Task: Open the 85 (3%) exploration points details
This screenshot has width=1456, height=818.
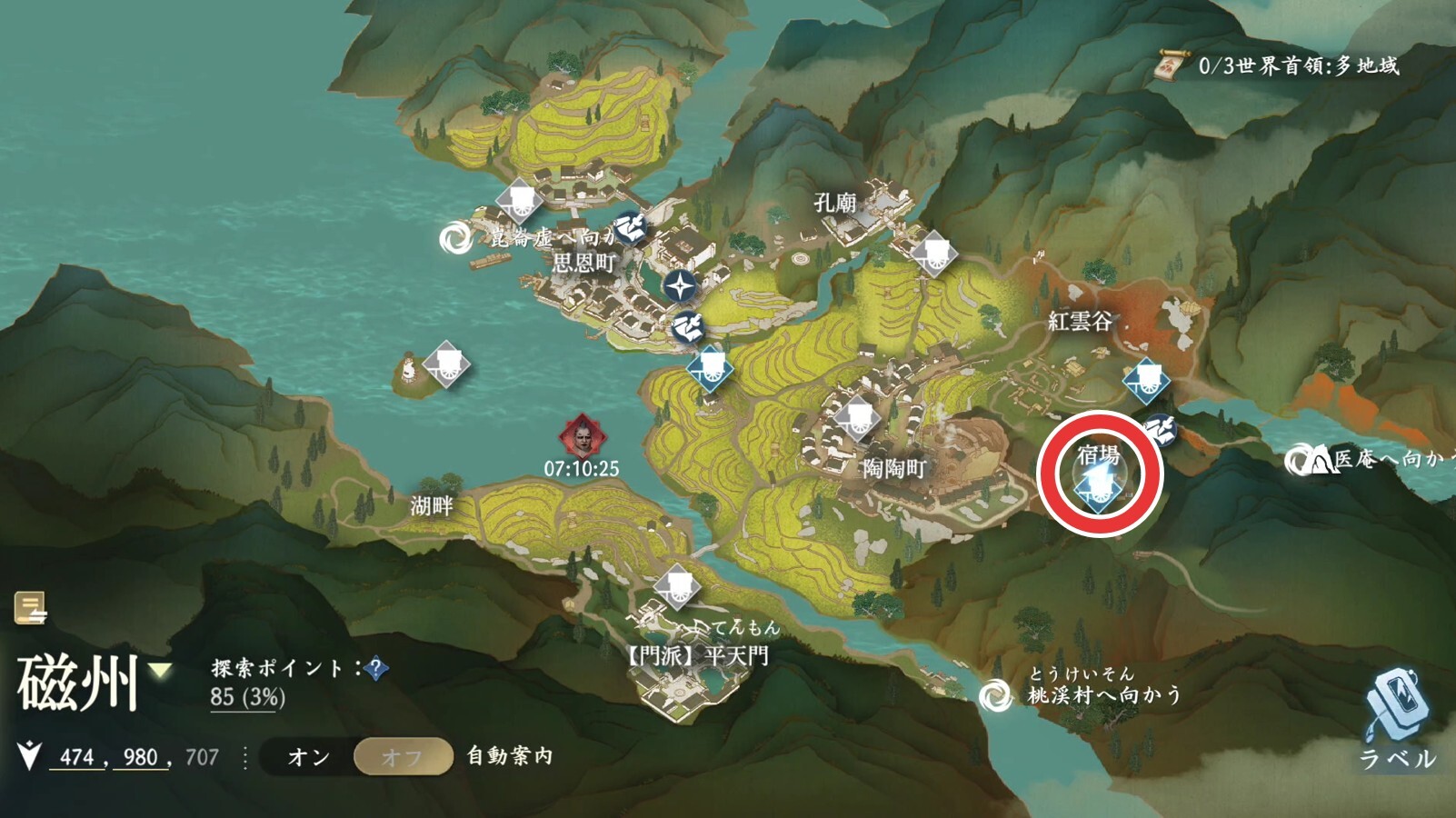Action: 246,698
